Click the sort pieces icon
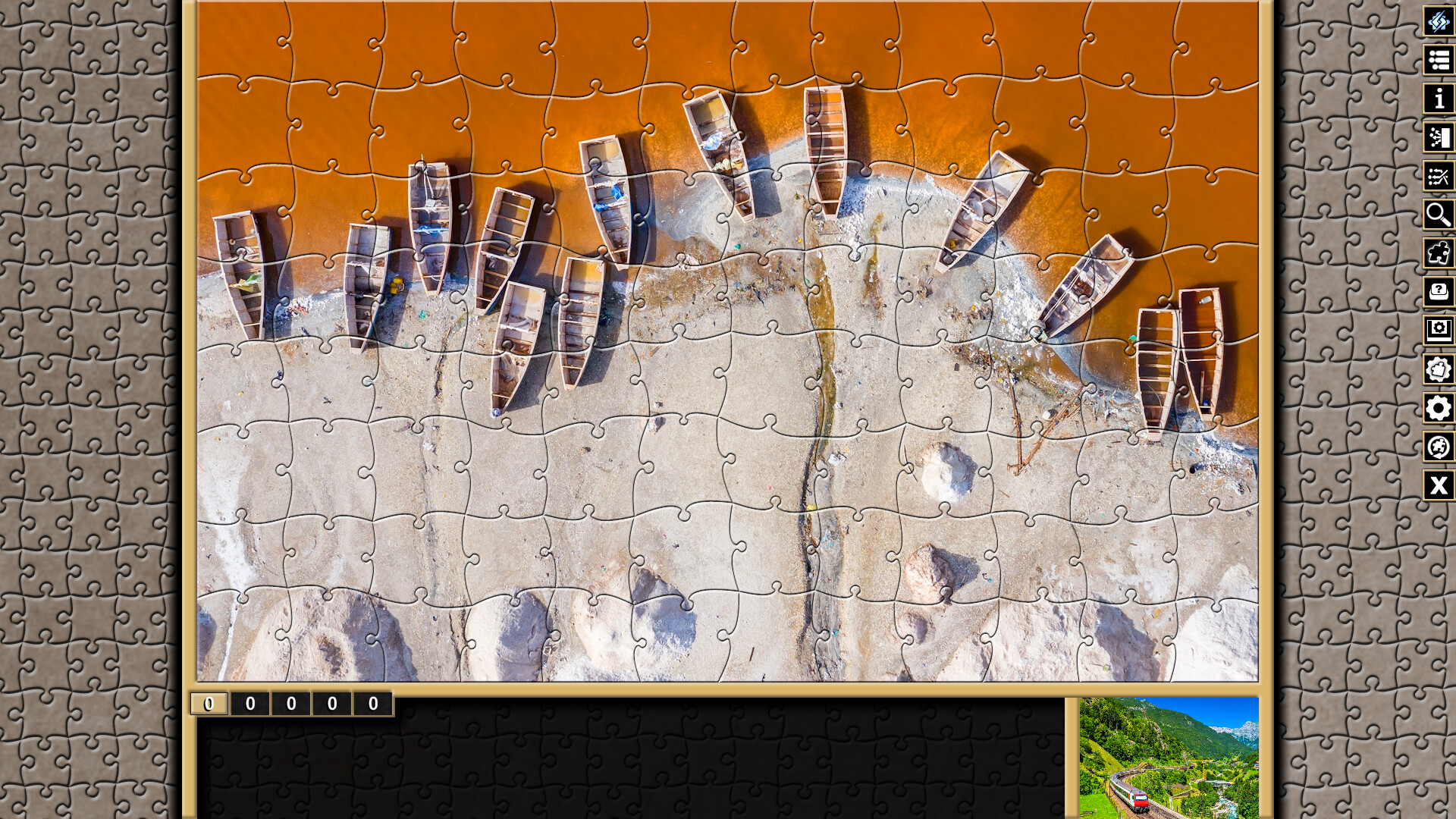 (1439, 138)
